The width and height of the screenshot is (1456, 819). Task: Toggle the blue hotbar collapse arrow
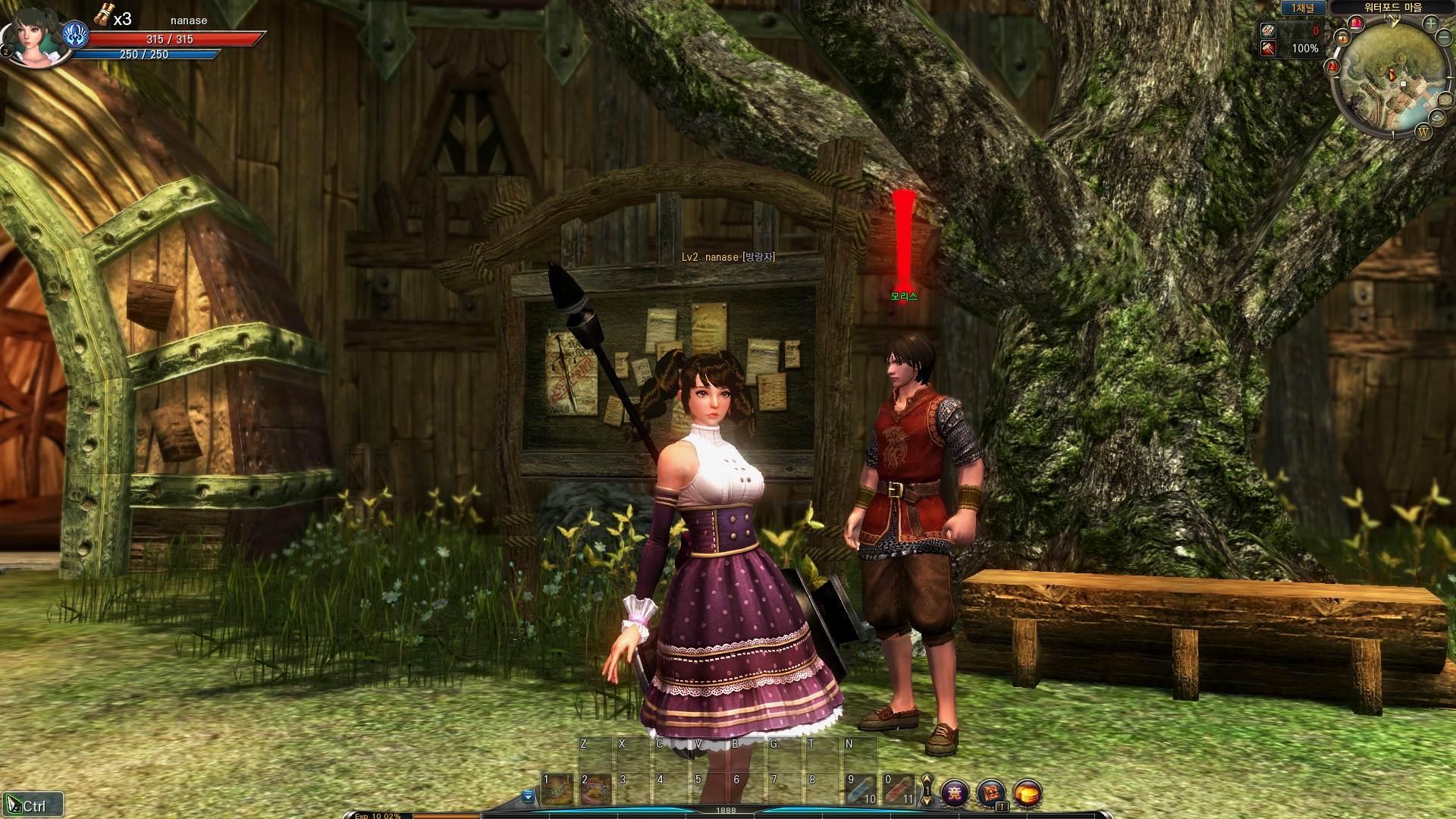[528, 796]
